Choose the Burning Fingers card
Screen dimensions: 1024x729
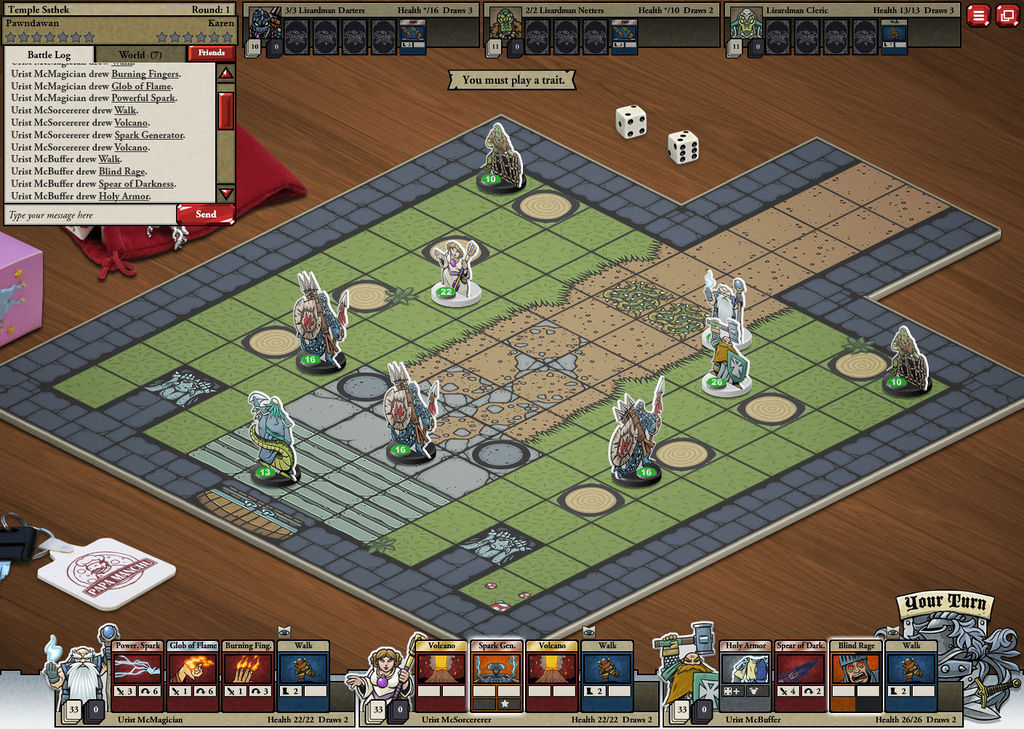pos(246,675)
